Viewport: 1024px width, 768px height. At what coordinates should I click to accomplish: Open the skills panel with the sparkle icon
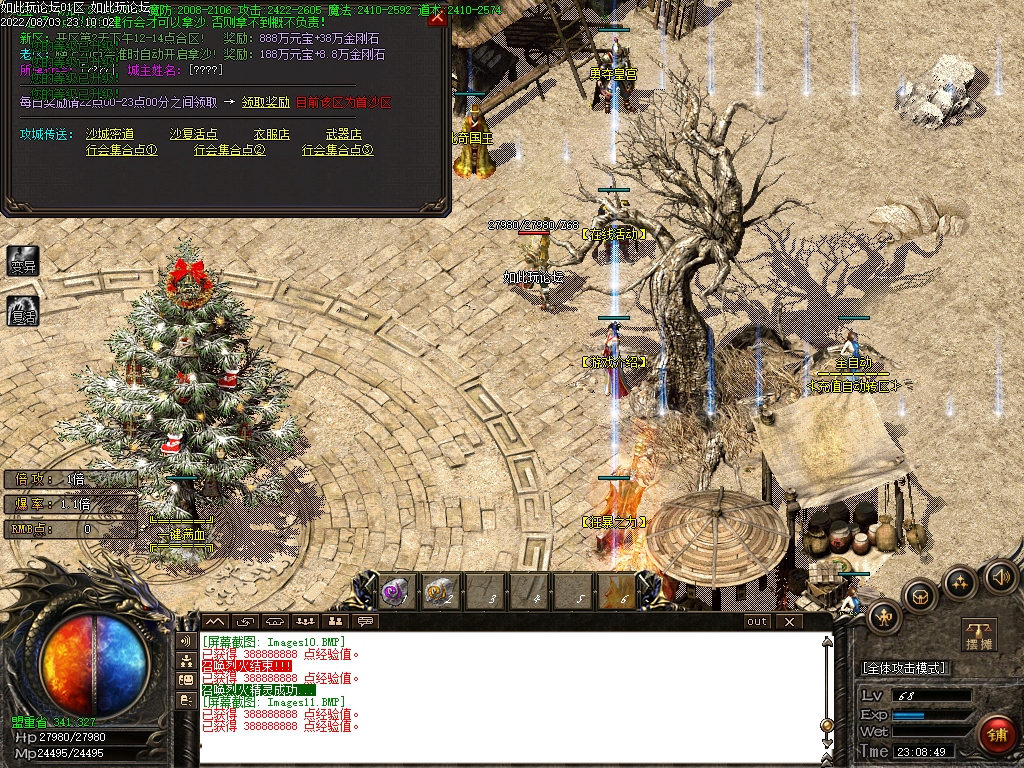pos(960,581)
